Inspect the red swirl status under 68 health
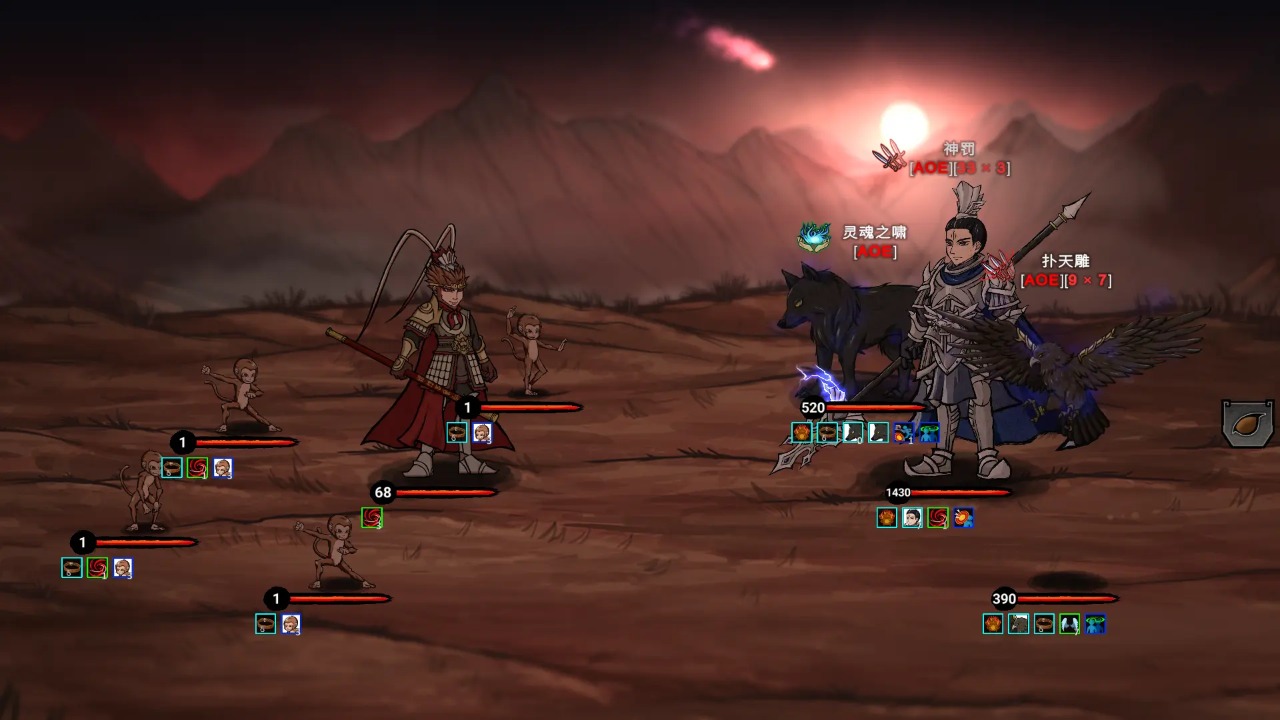 click(372, 518)
